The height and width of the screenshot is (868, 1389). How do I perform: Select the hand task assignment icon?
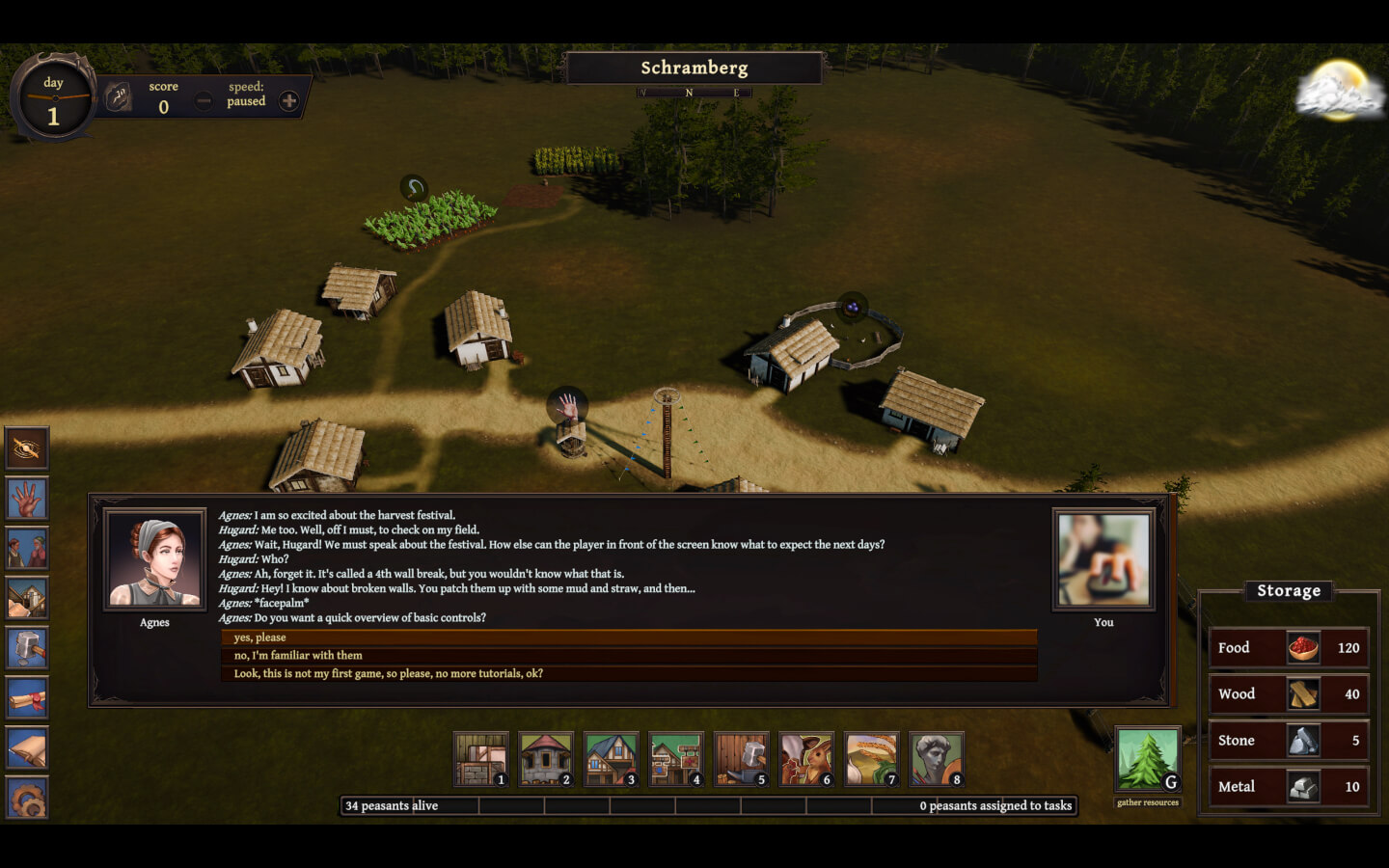[x=26, y=498]
